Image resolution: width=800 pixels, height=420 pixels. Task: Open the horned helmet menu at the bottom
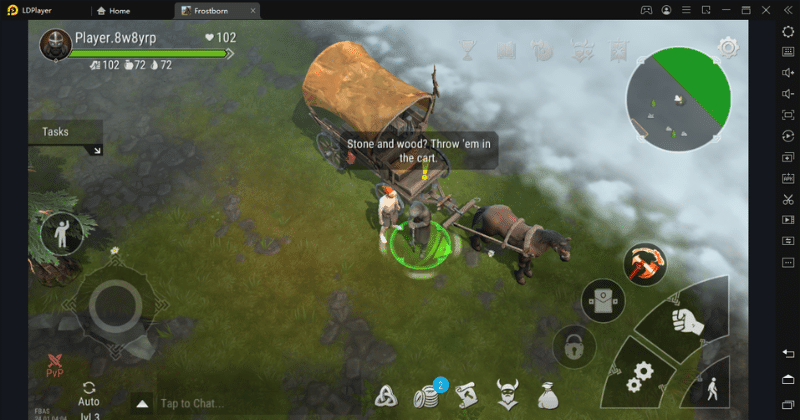(507, 395)
